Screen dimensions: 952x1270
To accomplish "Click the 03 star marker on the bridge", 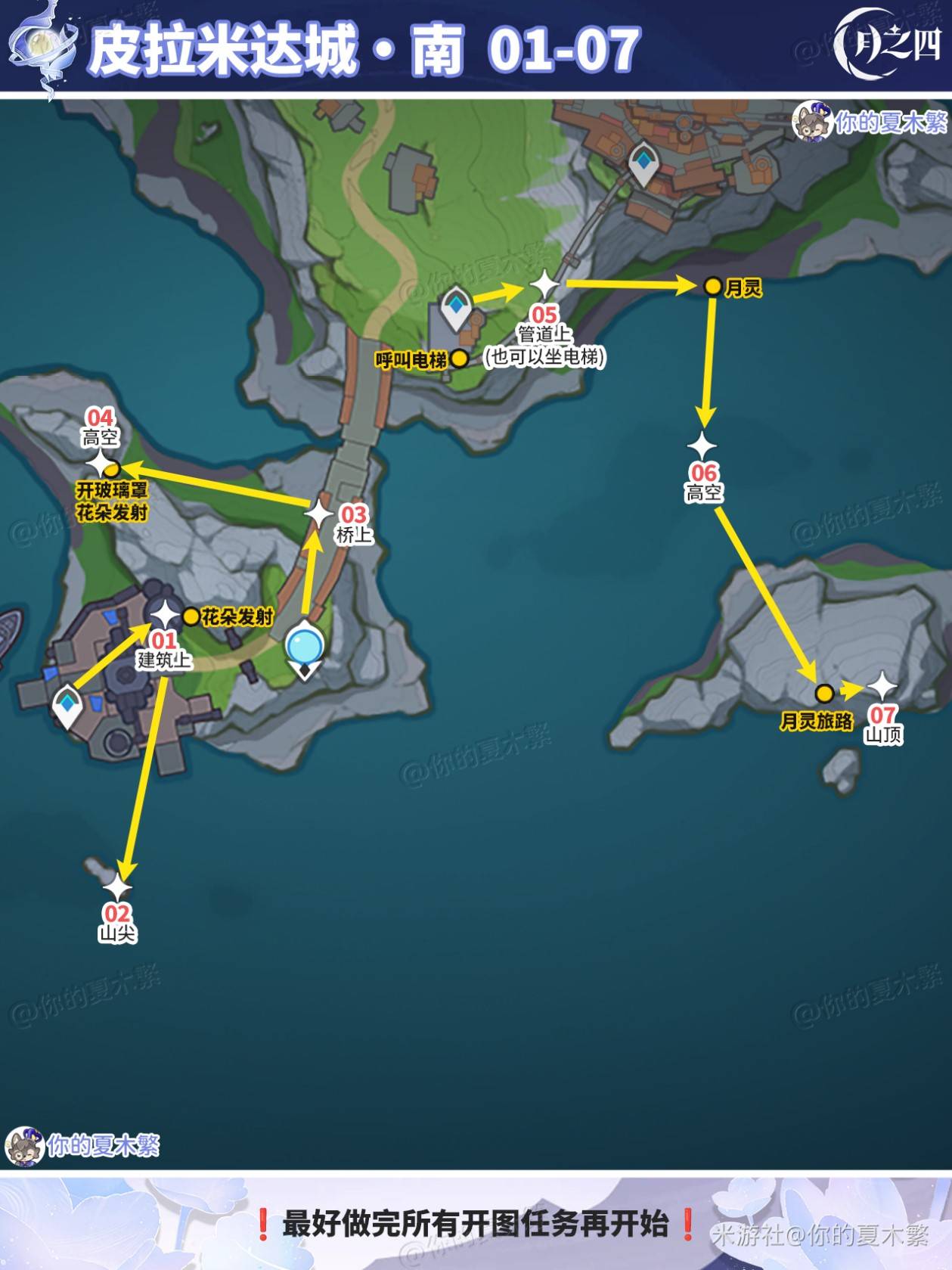I will click(318, 514).
